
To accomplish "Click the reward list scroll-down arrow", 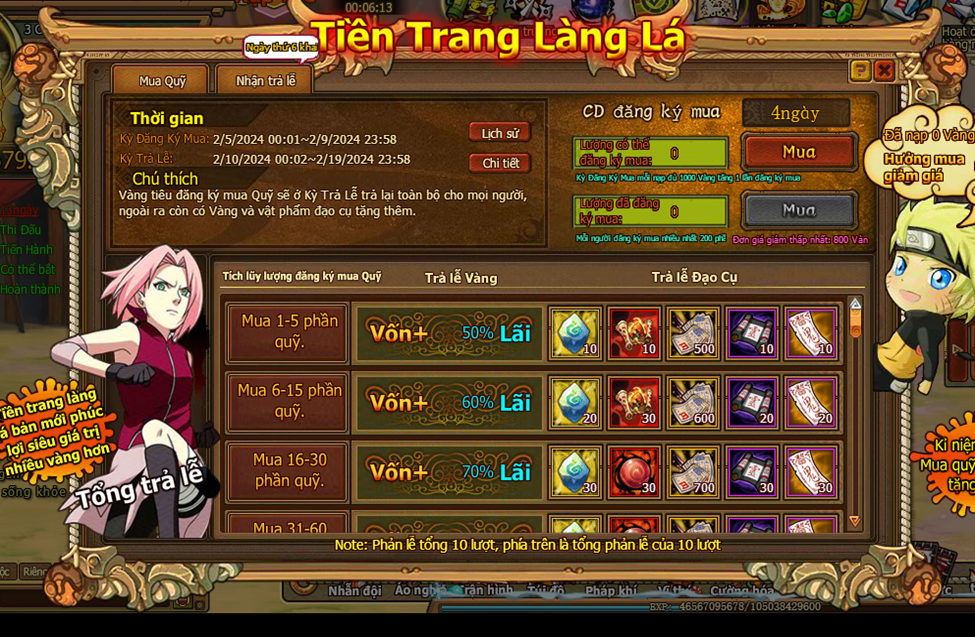I will tap(854, 521).
